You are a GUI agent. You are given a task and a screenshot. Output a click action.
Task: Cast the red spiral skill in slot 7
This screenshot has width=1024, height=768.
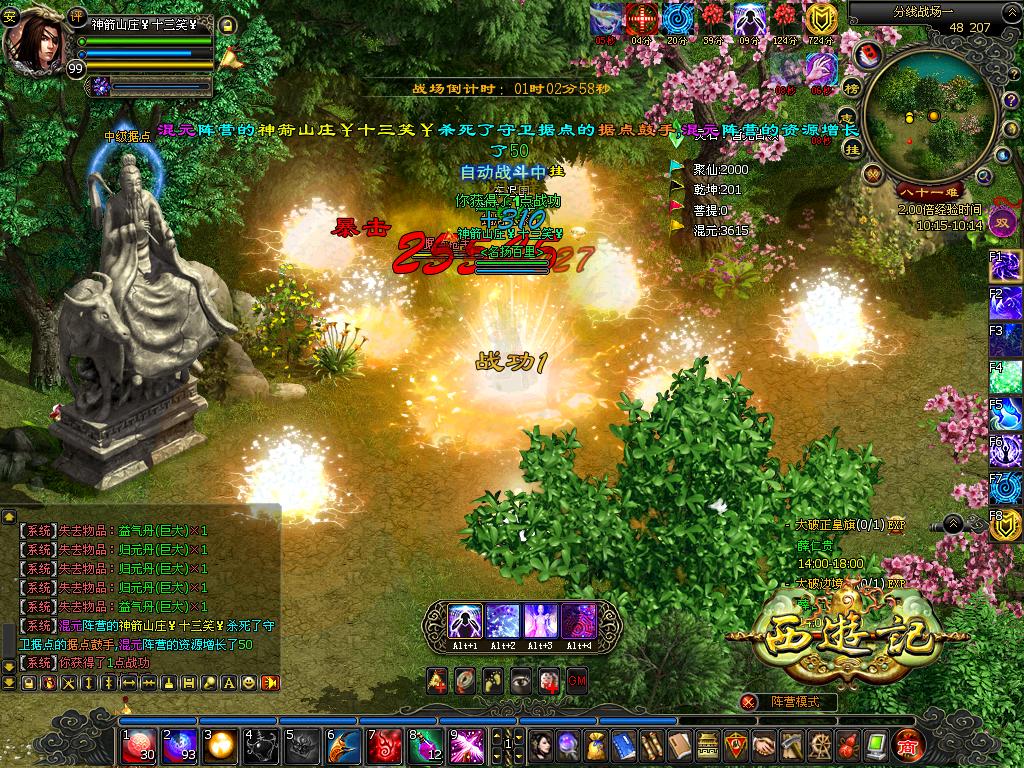tap(385, 746)
